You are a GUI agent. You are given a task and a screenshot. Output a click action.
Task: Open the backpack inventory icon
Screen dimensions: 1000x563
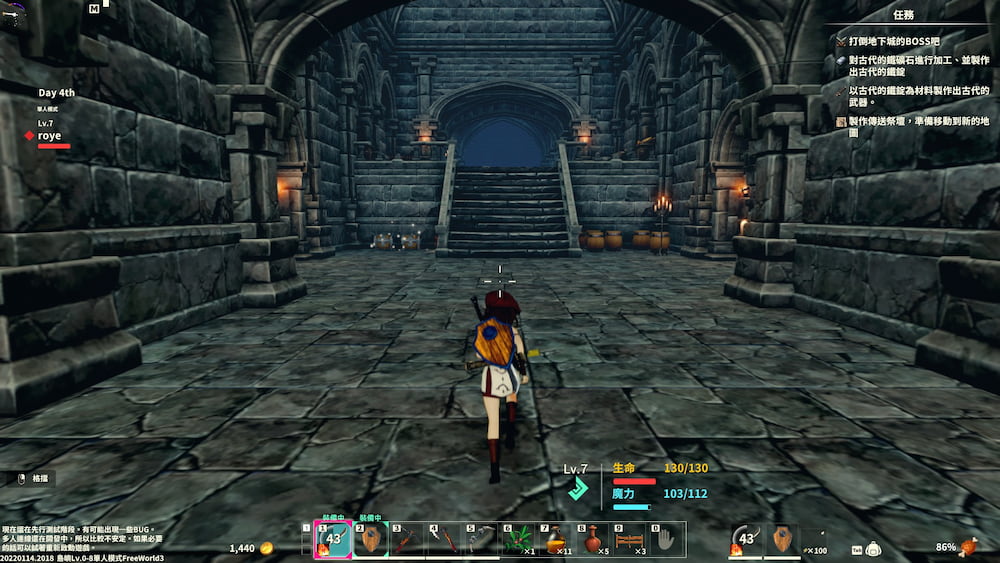coord(873,549)
